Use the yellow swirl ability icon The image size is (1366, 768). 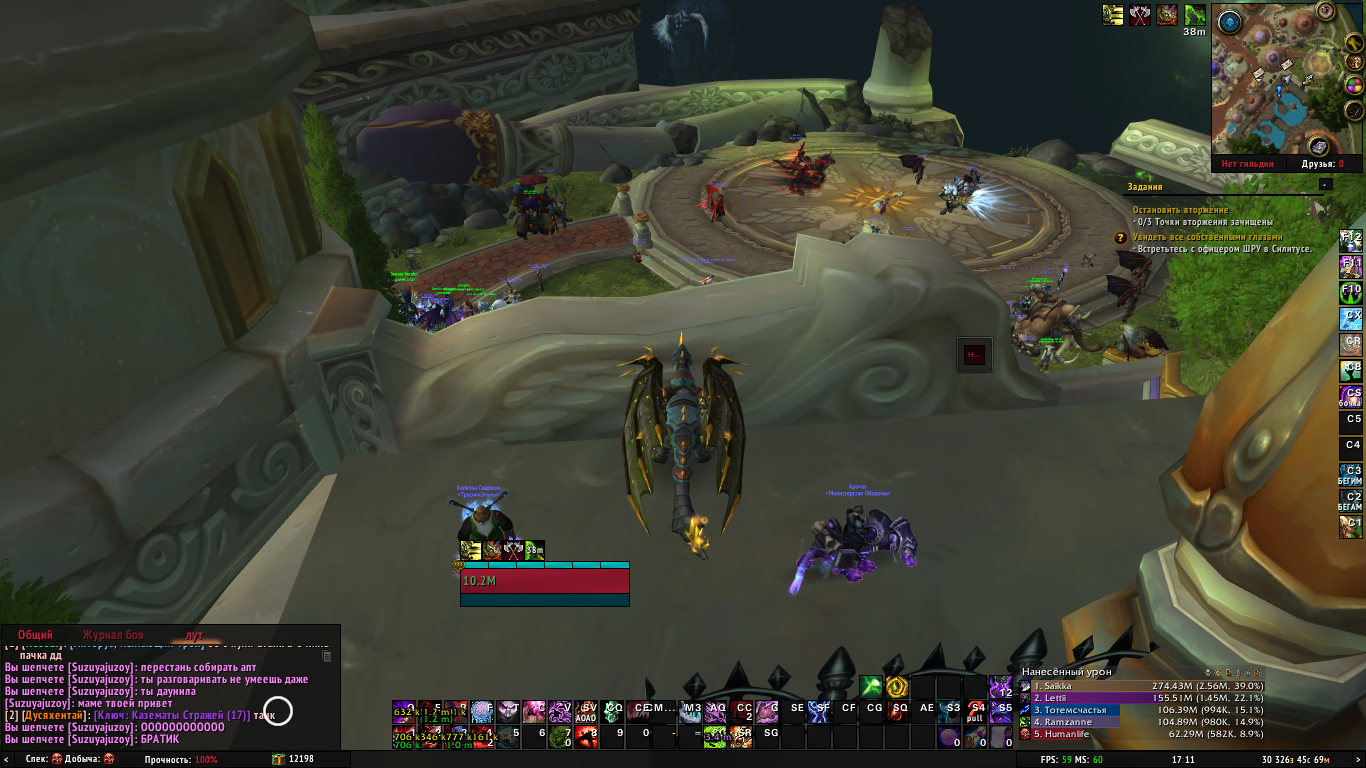coord(896,686)
